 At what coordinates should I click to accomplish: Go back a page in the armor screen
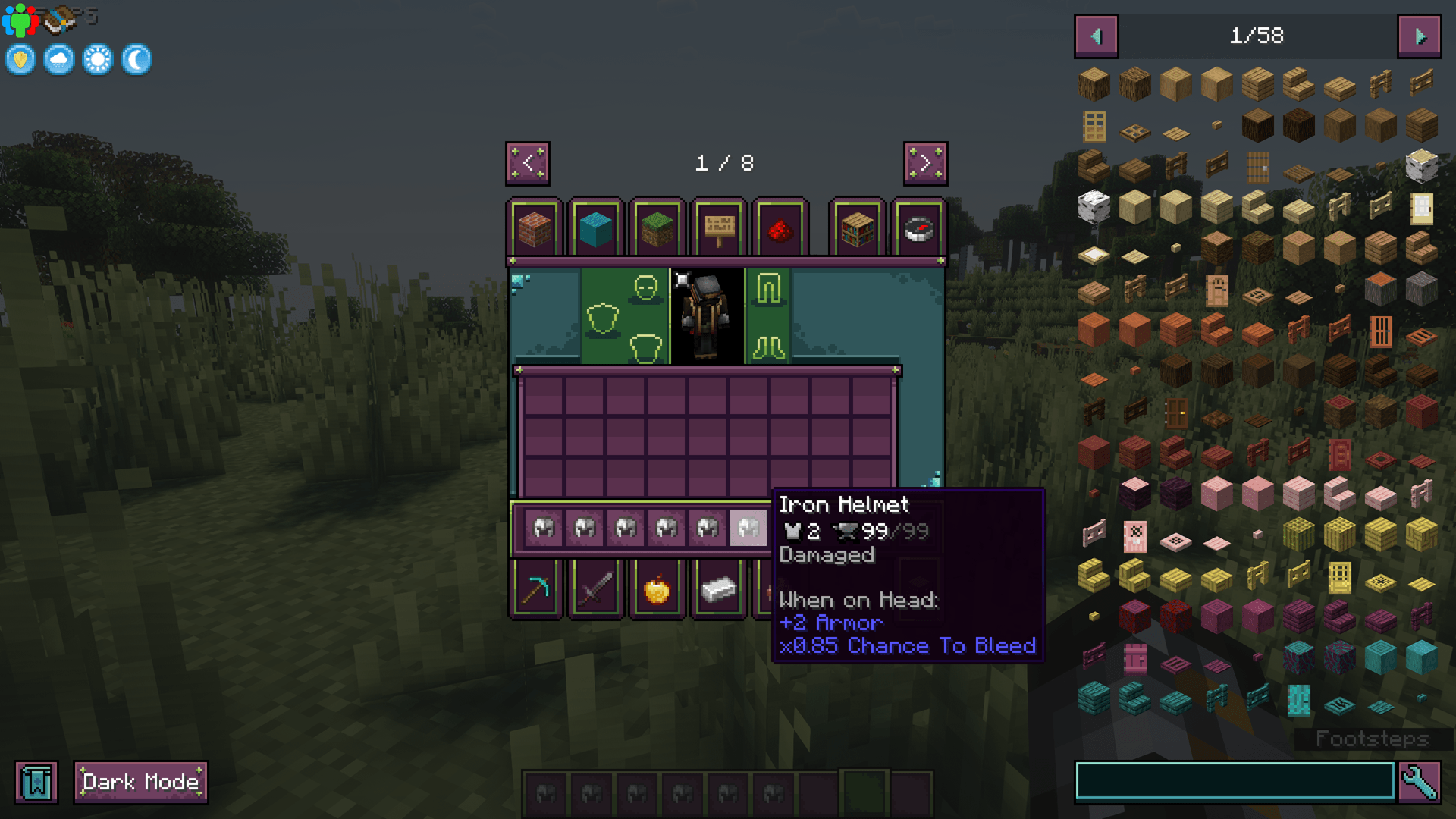[x=529, y=164]
